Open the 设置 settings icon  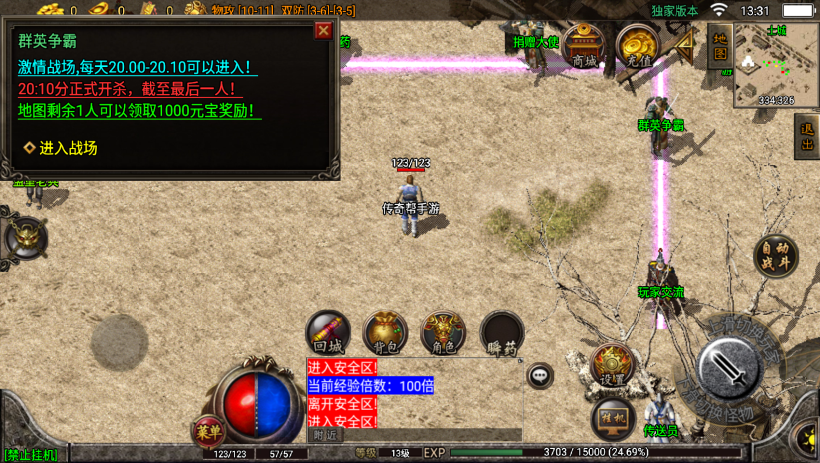point(612,366)
